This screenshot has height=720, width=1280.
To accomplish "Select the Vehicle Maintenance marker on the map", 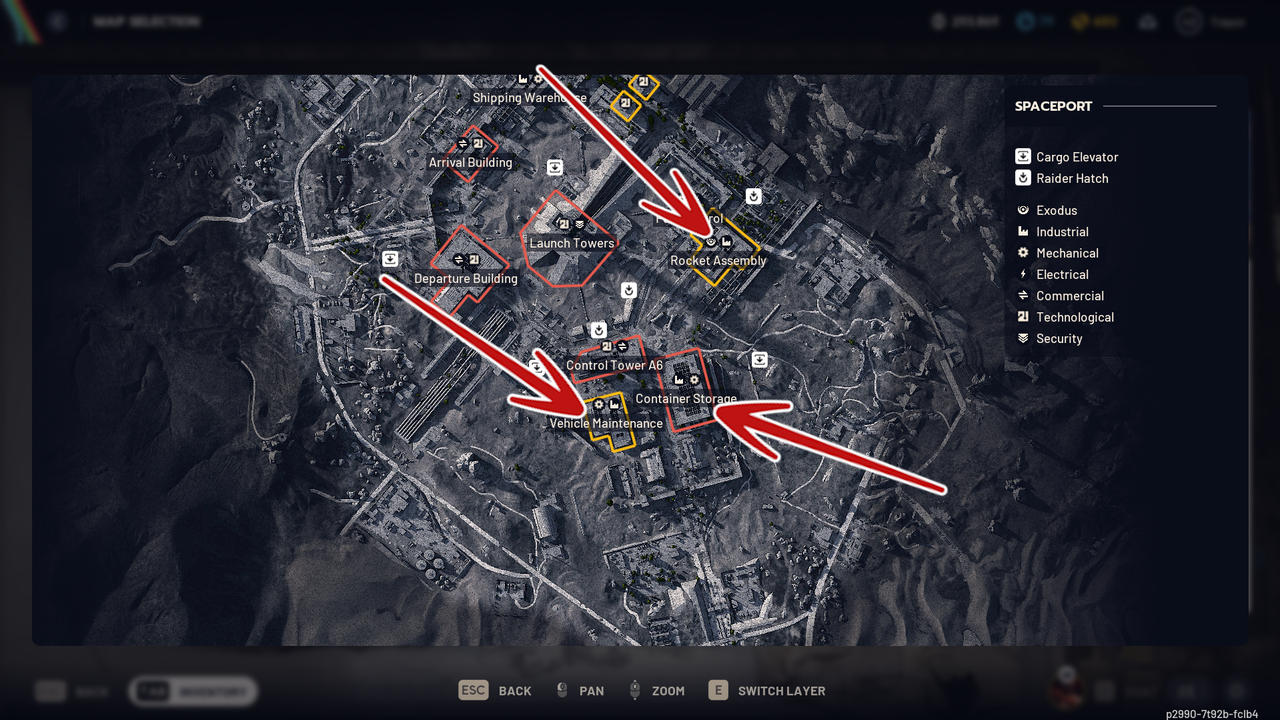I will click(x=606, y=405).
